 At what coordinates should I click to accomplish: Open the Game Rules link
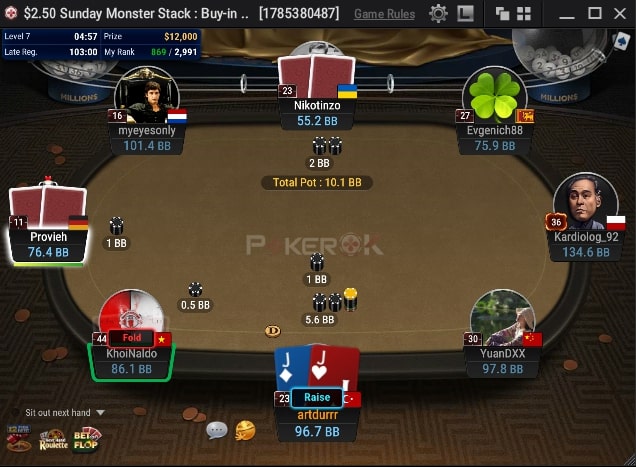(384, 14)
